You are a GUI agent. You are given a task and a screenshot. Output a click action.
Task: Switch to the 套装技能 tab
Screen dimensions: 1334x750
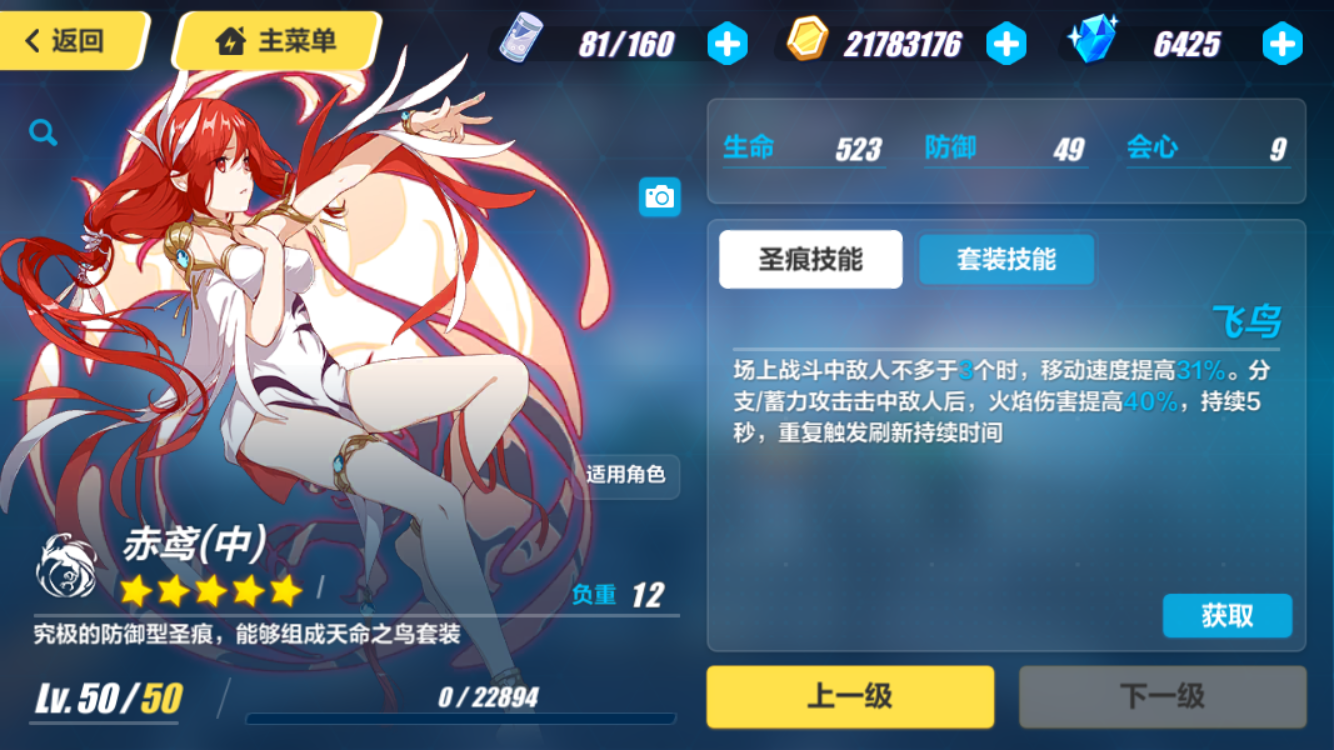(x=1006, y=258)
